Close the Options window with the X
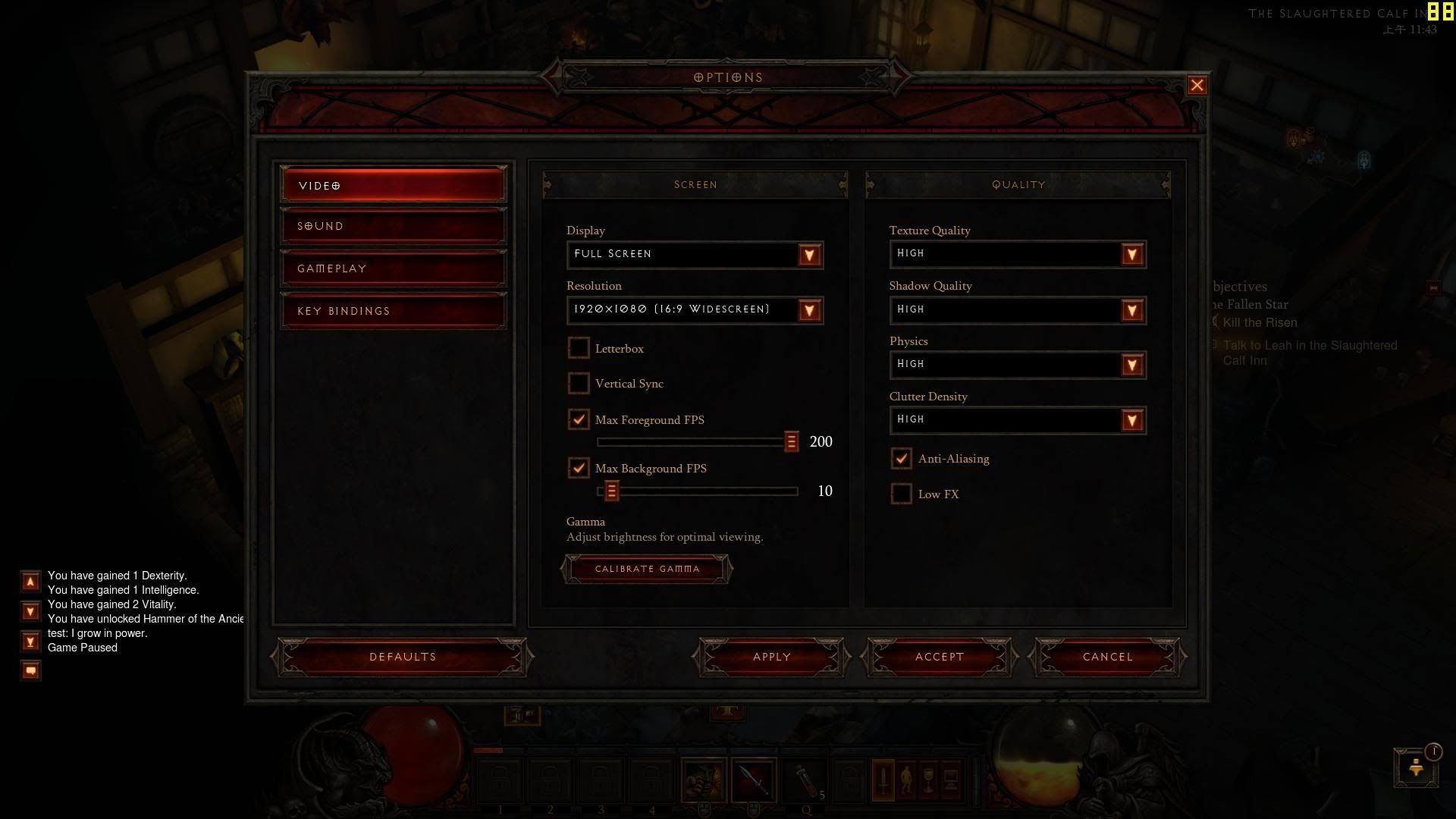This screenshot has height=819, width=1456. [x=1197, y=86]
